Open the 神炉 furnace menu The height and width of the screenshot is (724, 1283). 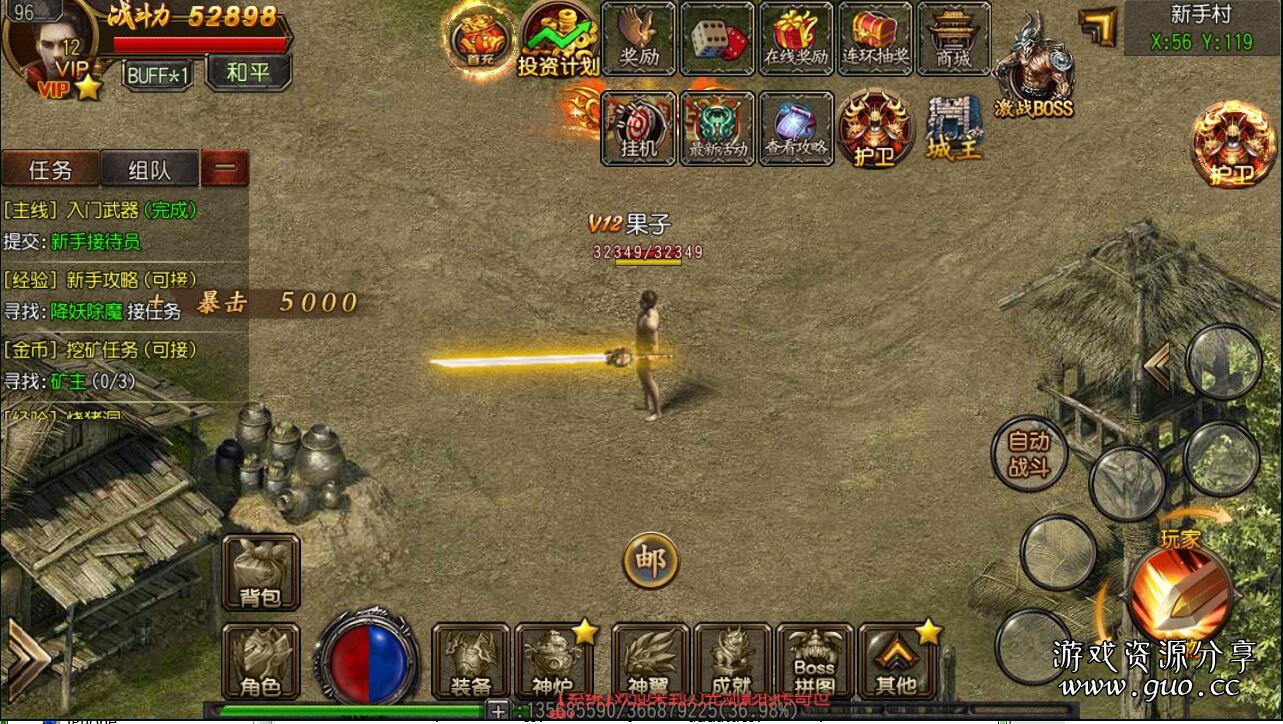(552, 661)
